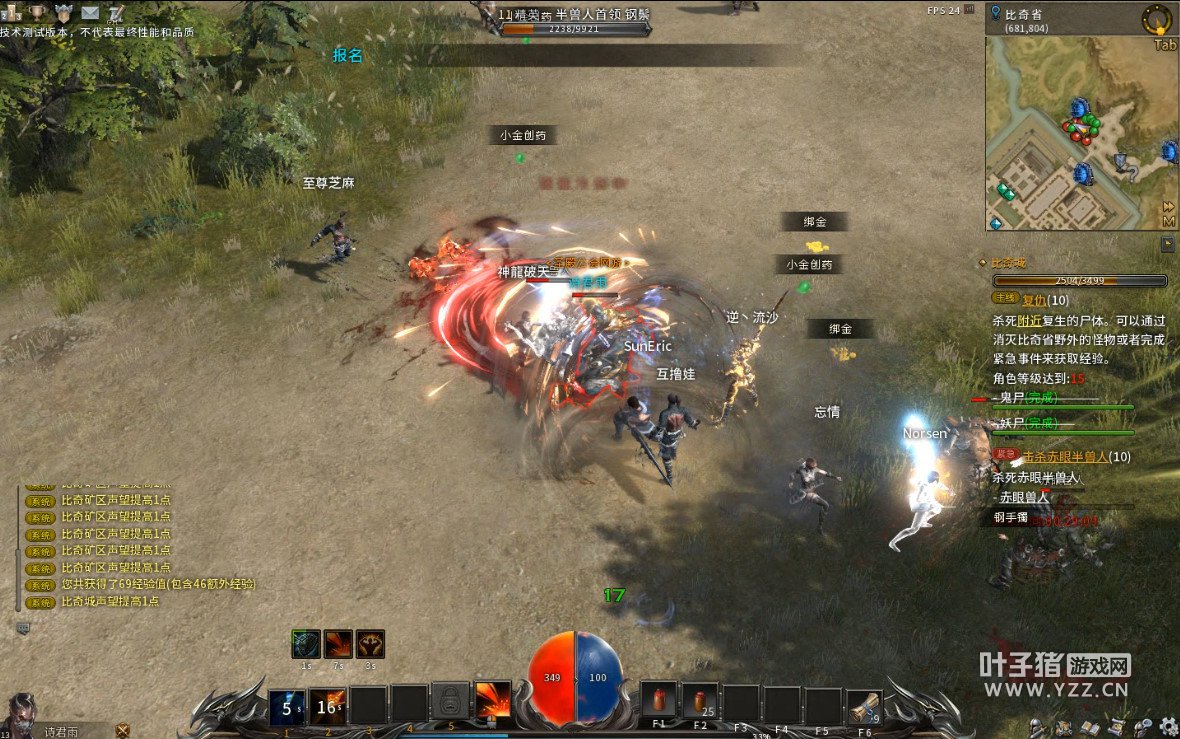1180x739 pixels.
Task: Open the ranking podium icon
Action: (x=12, y=13)
